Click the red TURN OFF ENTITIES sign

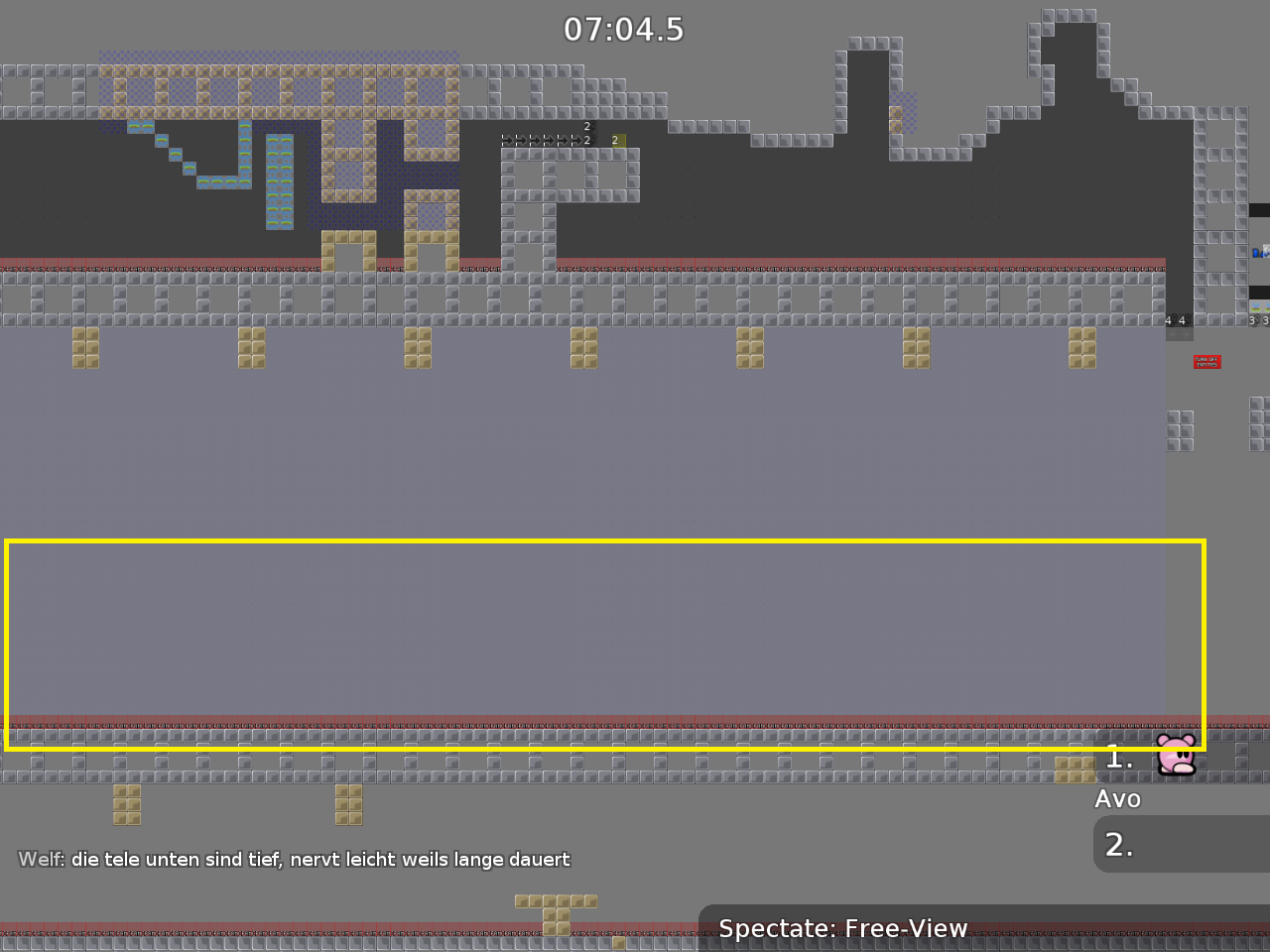(1207, 362)
